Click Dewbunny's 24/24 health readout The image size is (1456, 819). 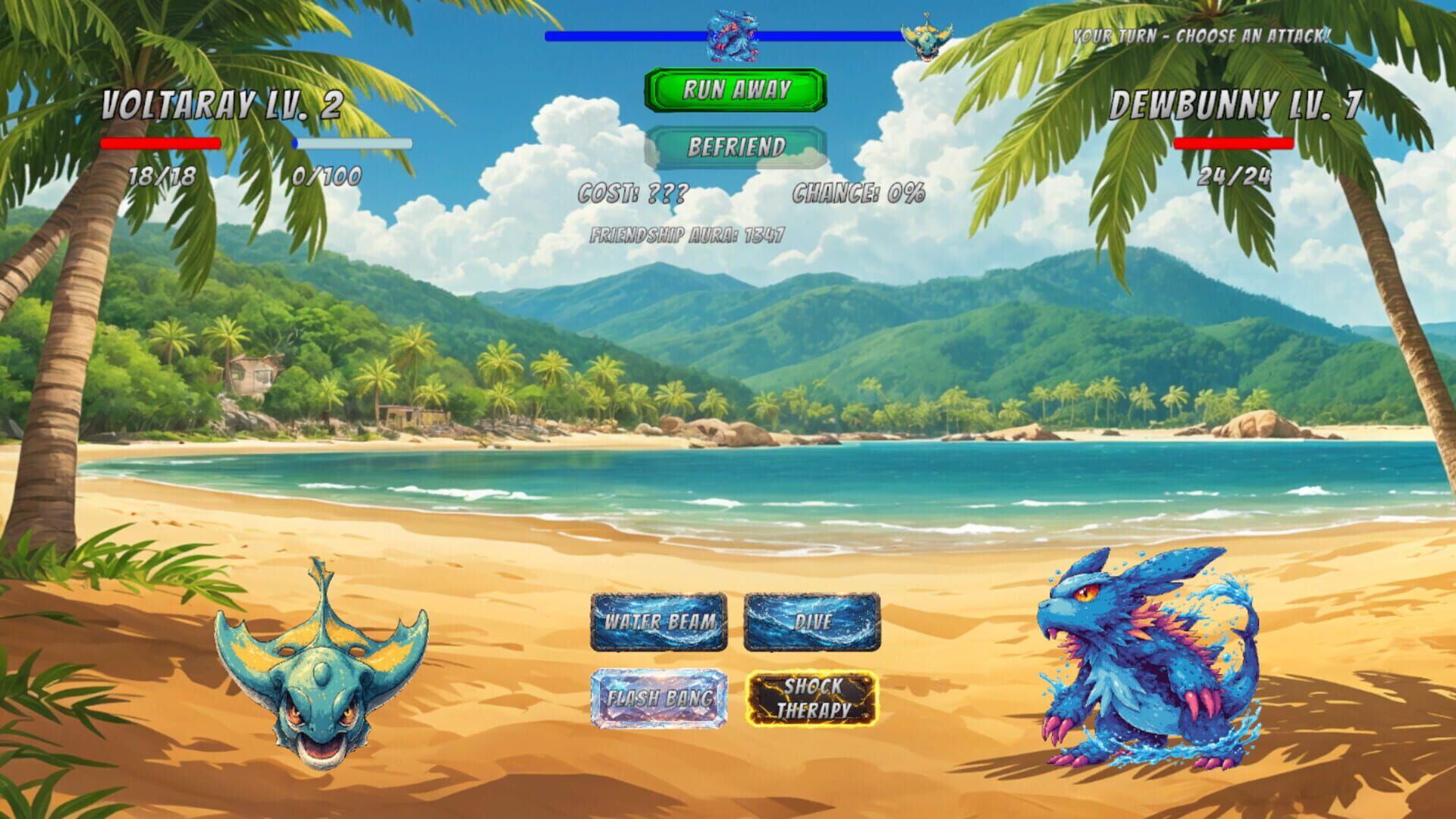1234,178
